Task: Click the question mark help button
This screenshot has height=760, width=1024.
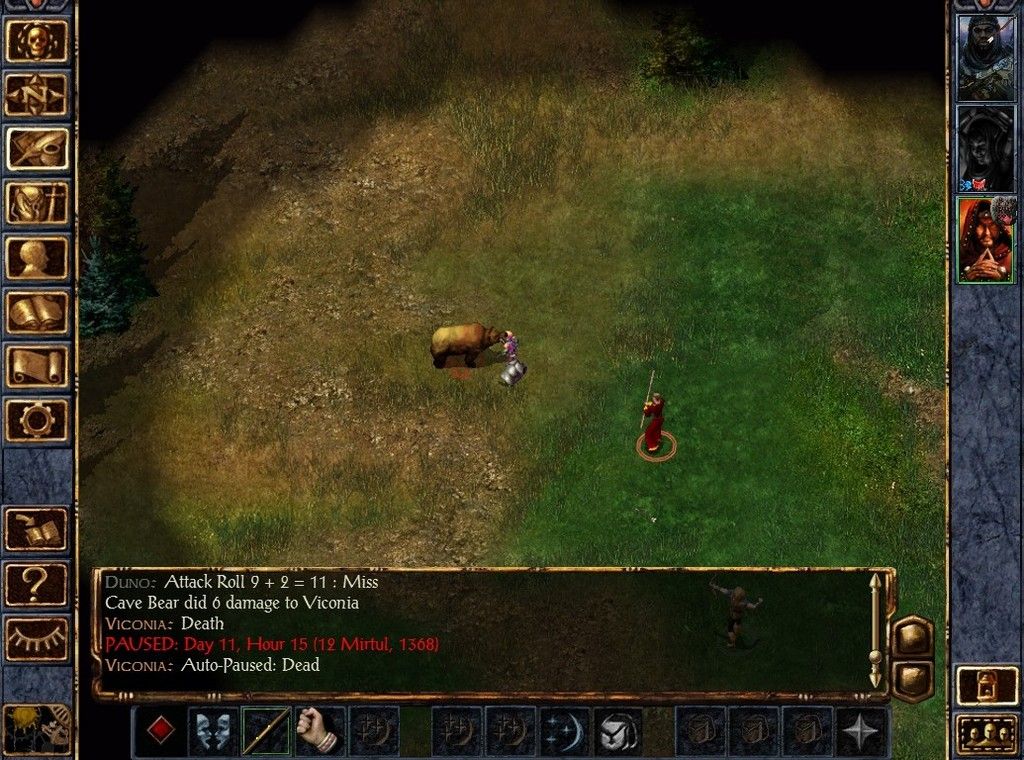Action: pos(37,584)
